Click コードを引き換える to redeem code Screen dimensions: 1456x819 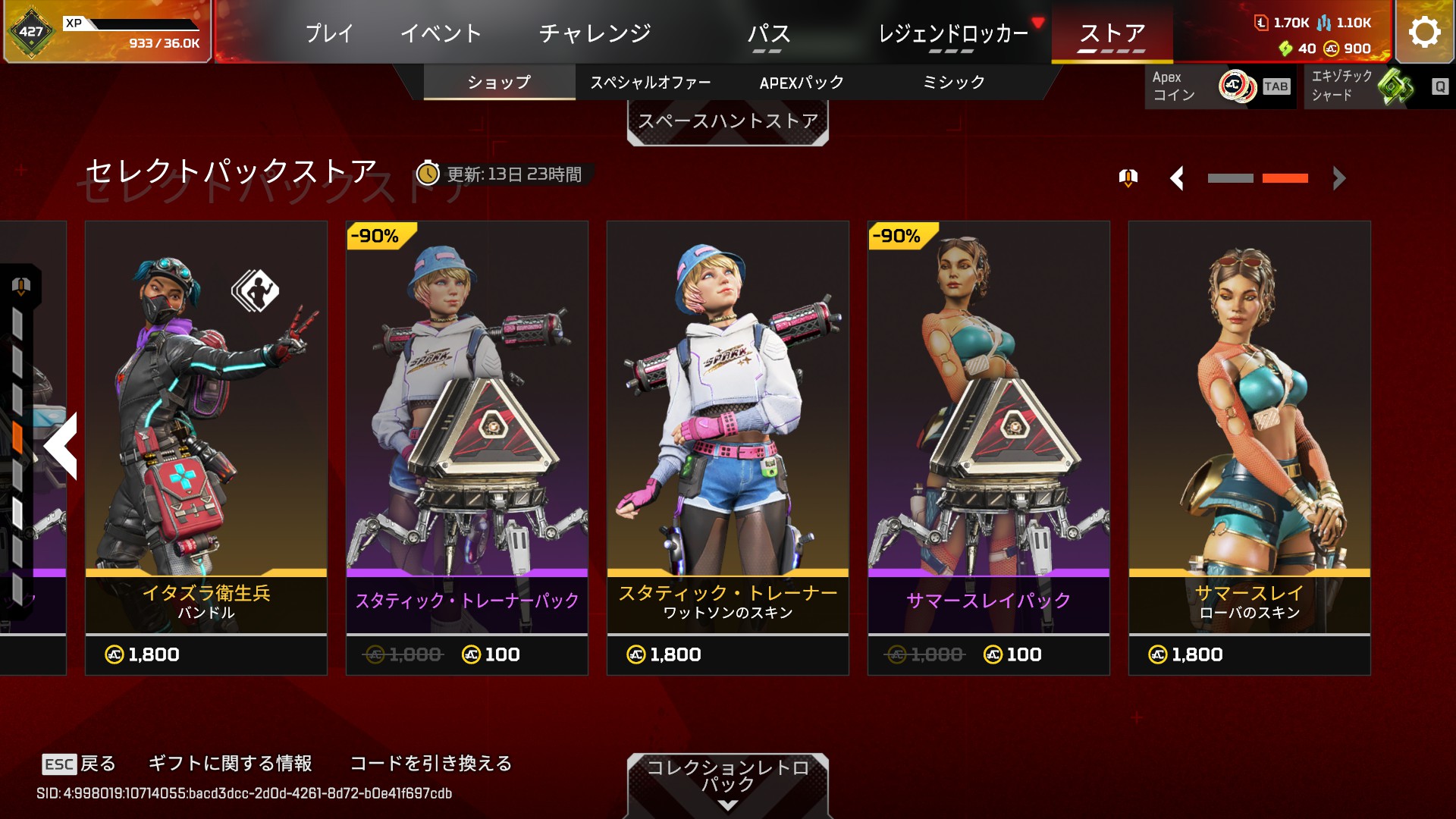pos(431,763)
